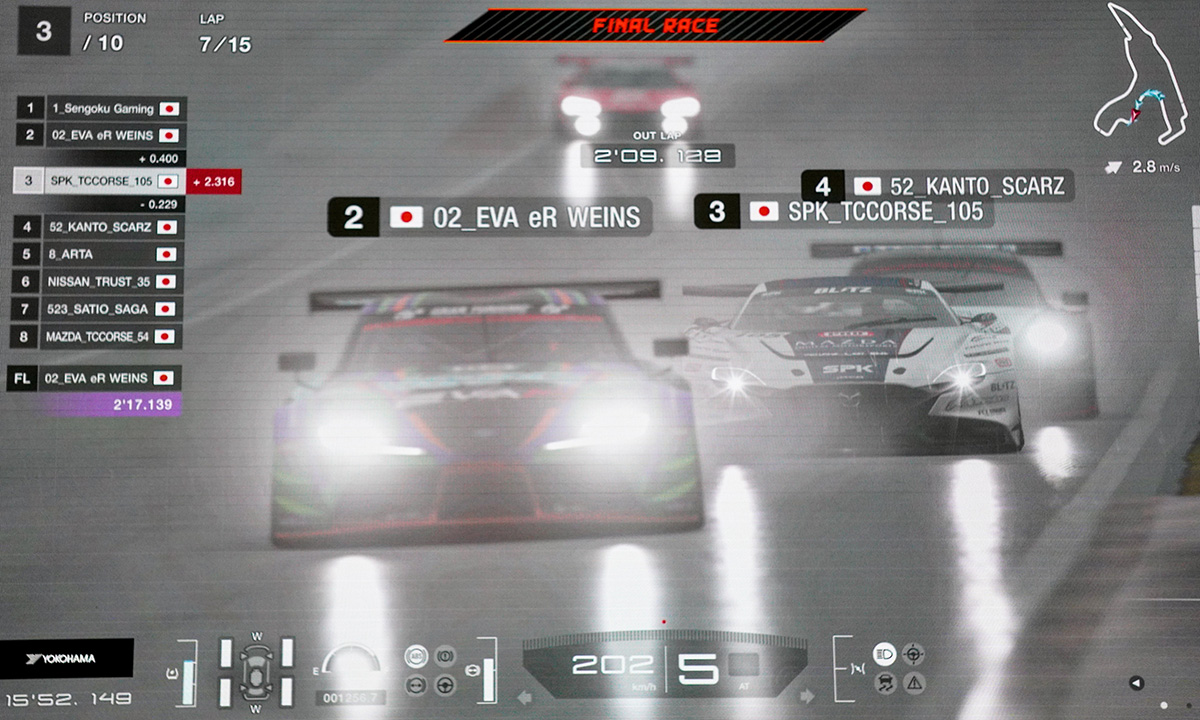
Task: Select the fastest lap FL entry
Action: coord(95,378)
